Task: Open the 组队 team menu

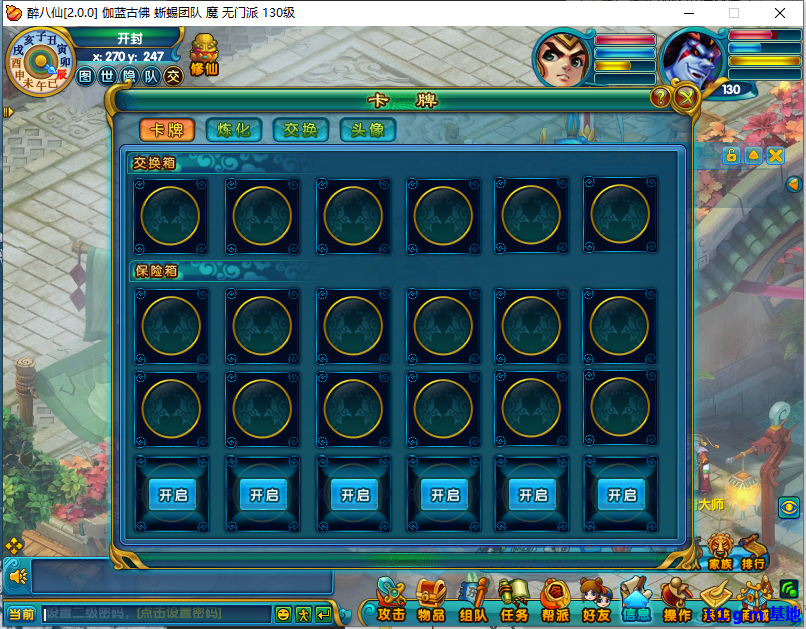Action: (473, 602)
